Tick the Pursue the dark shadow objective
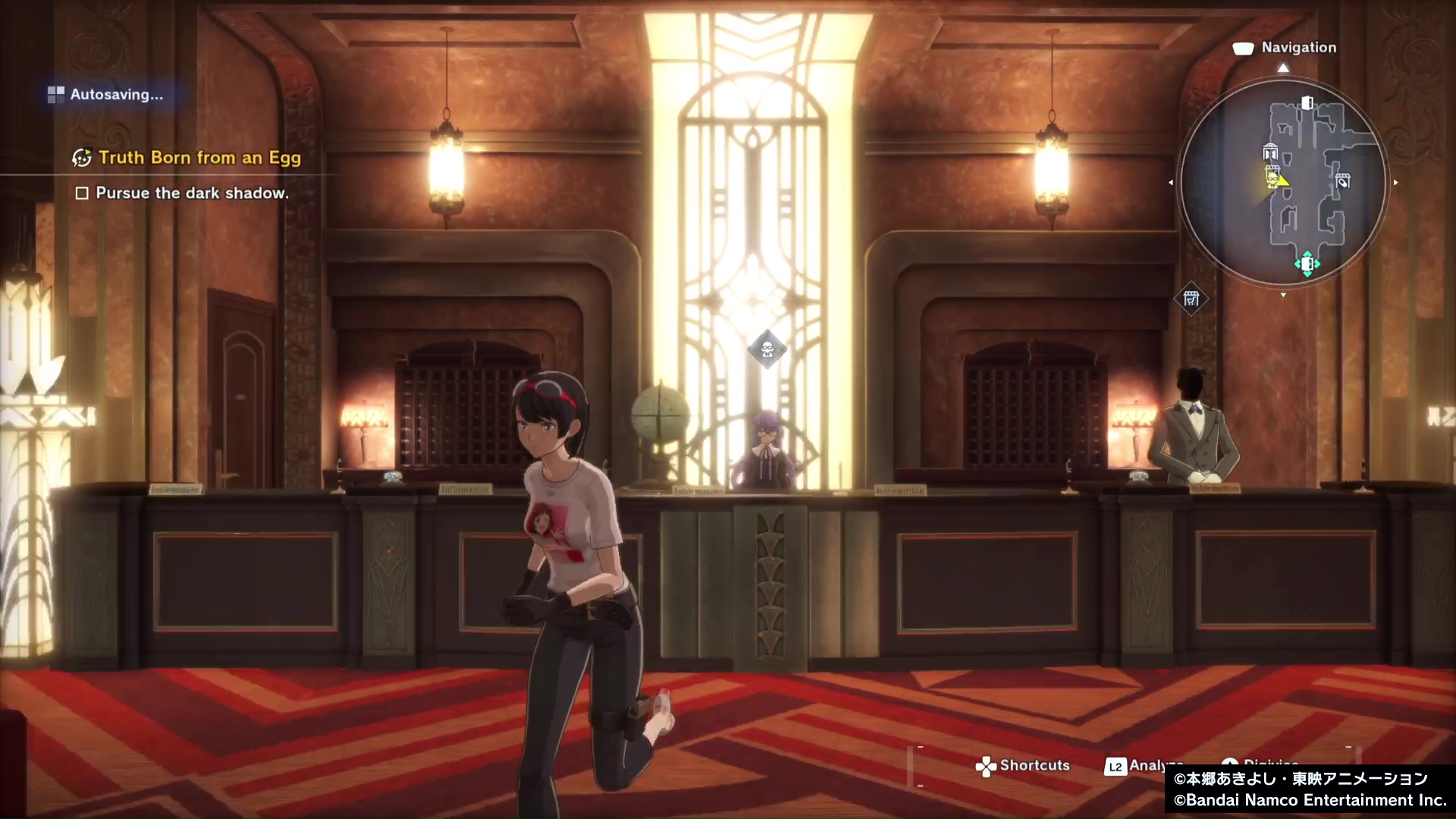Viewport: 1456px width, 819px height. pyautogui.click(x=82, y=193)
